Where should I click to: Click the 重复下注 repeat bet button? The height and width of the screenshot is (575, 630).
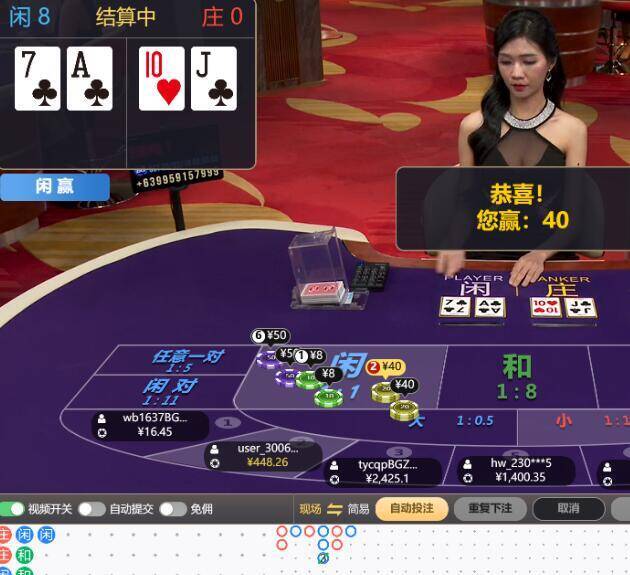pos(489,509)
